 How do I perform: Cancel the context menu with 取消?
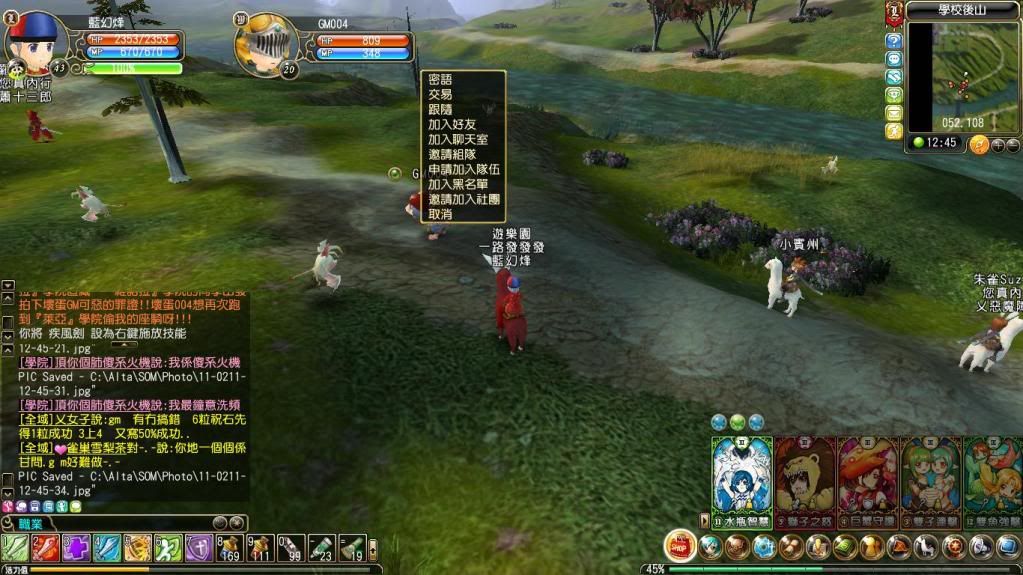tap(440, 214)
